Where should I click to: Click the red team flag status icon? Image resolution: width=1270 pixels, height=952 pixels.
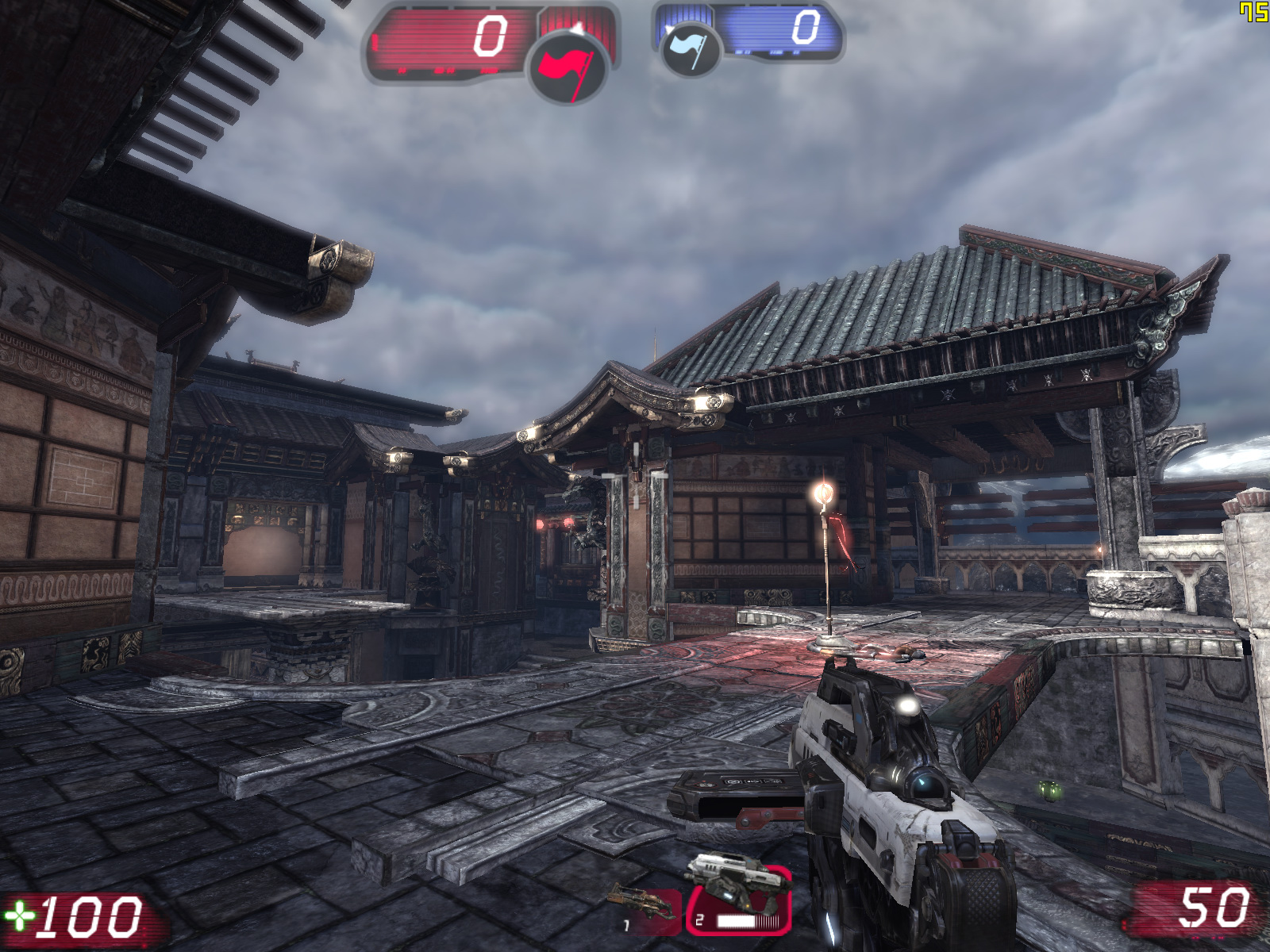pos(567,67)
